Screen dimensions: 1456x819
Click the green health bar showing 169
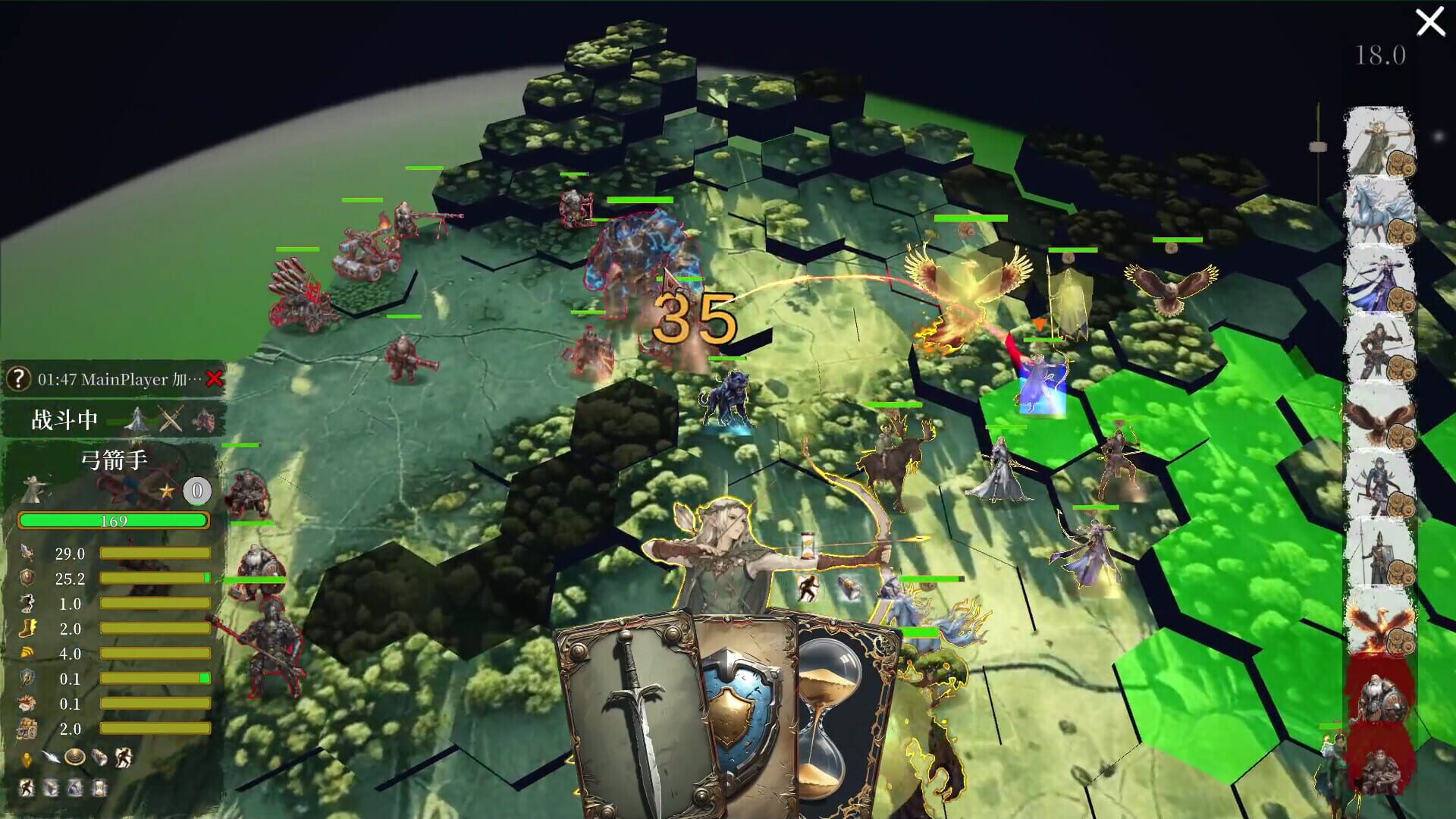click(114, 521)
